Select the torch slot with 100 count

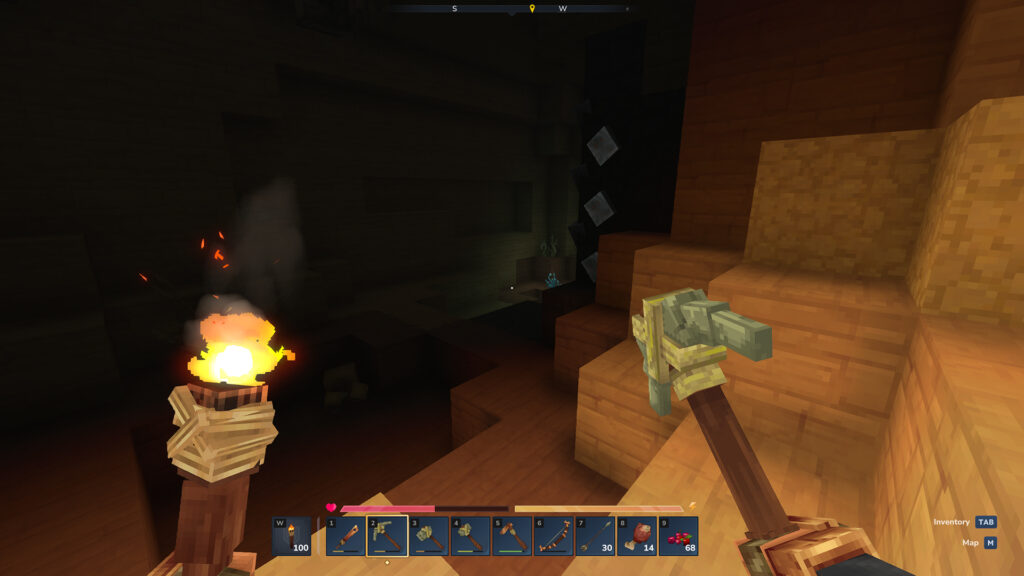point(291,536)
